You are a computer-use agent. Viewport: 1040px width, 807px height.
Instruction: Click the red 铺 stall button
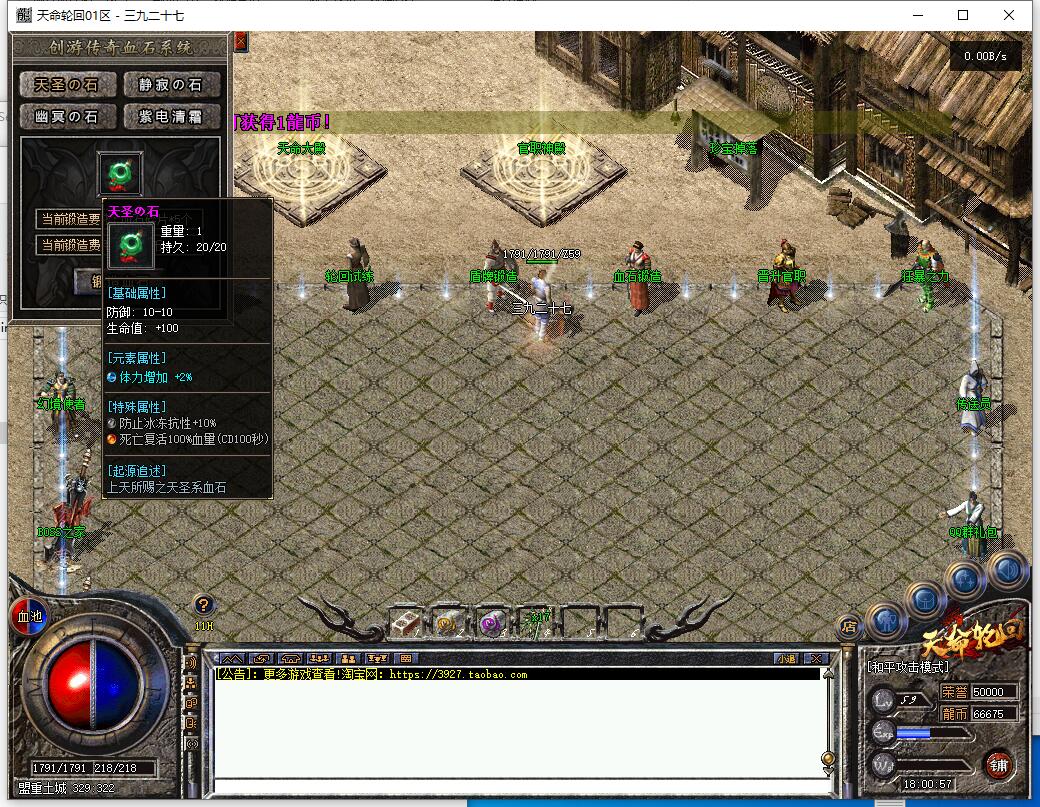point(996,765)
